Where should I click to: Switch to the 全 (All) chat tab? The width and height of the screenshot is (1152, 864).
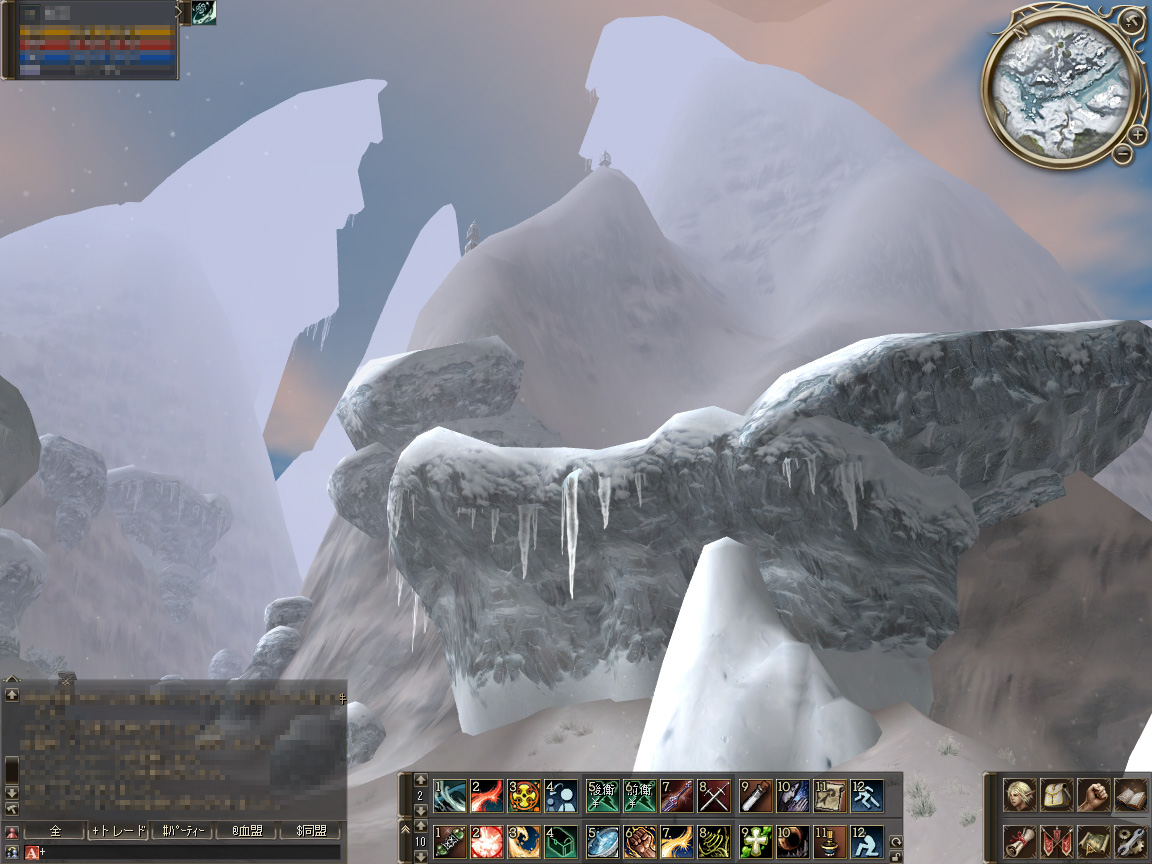55,831
